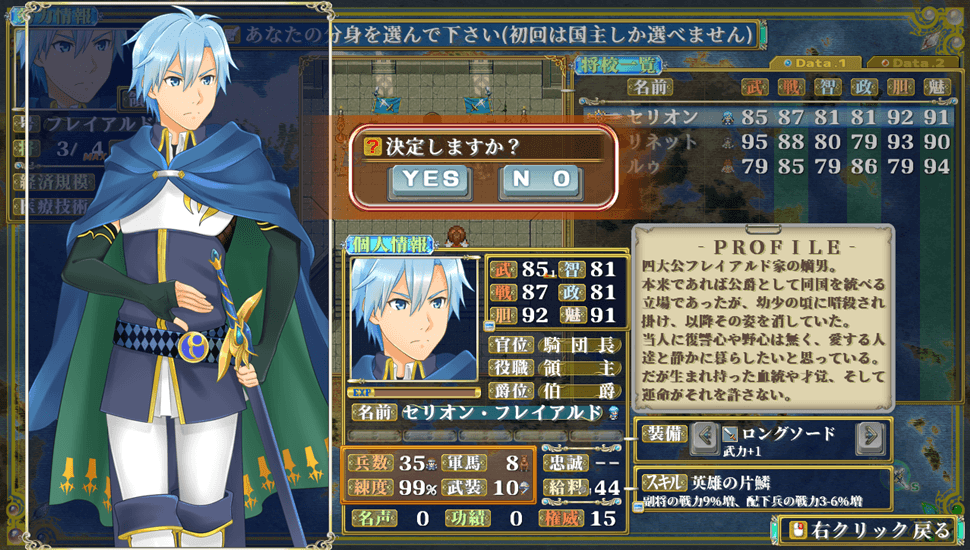This screenshot has height=550, width=970.
Task: Show next equipment with the right arrow
Action: pos(869,435)
